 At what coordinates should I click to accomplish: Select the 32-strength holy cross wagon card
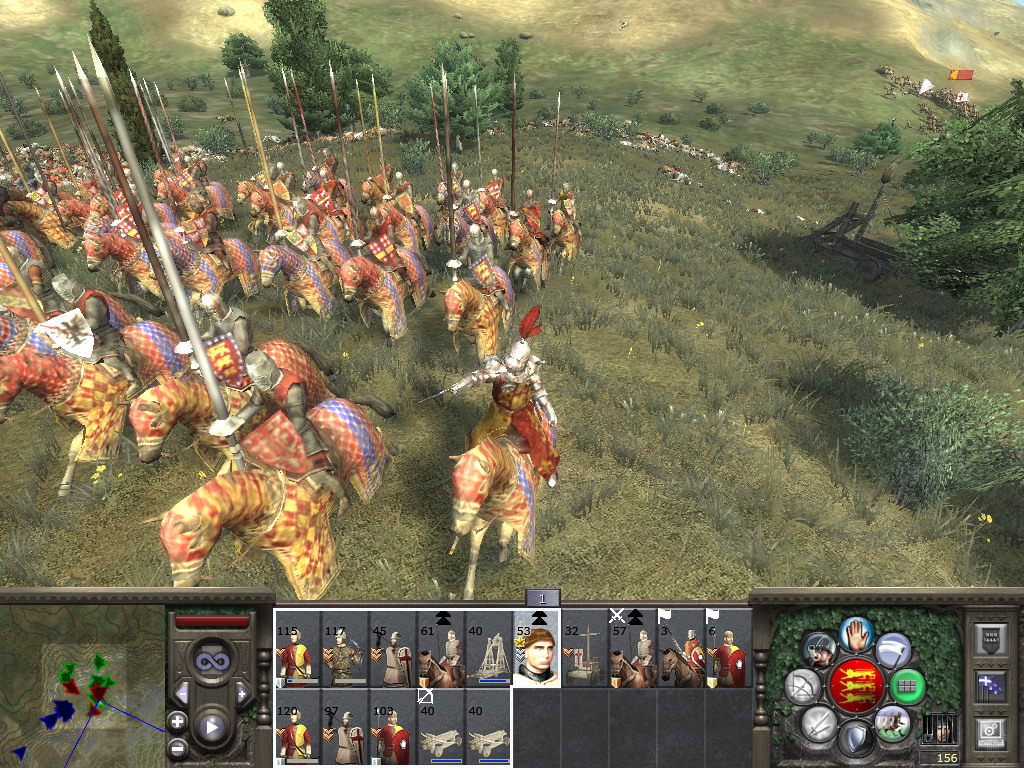(x=584, y=649)
